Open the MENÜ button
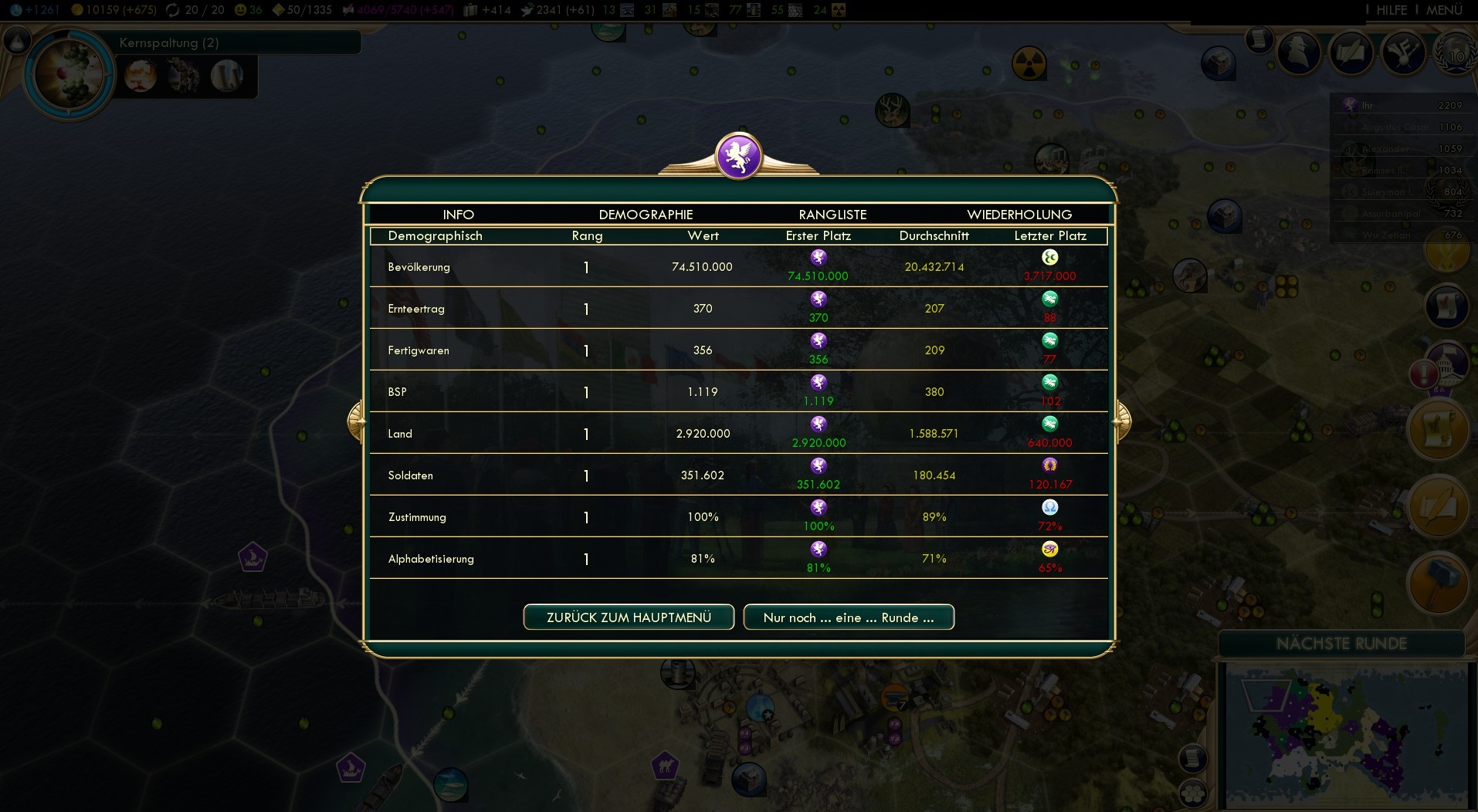This screenshot has height=812, width=1478. (x=1444, y=10)
